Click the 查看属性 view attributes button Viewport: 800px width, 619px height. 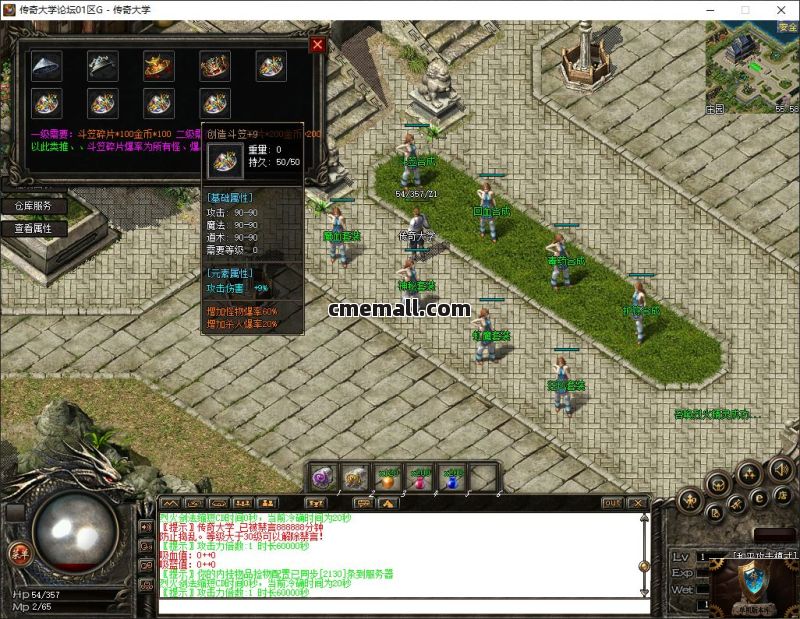point(40,228)
